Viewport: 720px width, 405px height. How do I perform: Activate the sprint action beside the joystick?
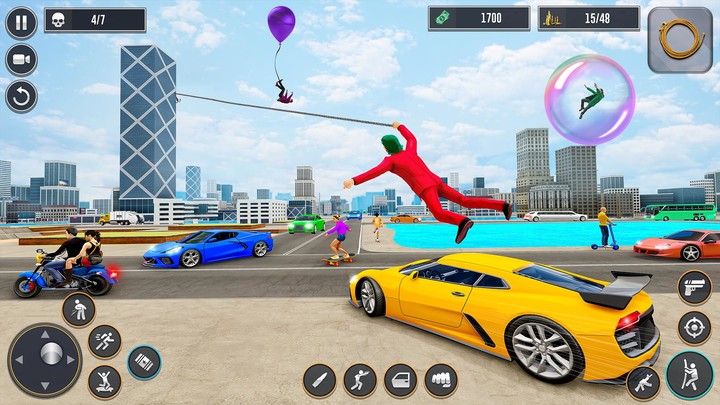click(x=104, y=342)
